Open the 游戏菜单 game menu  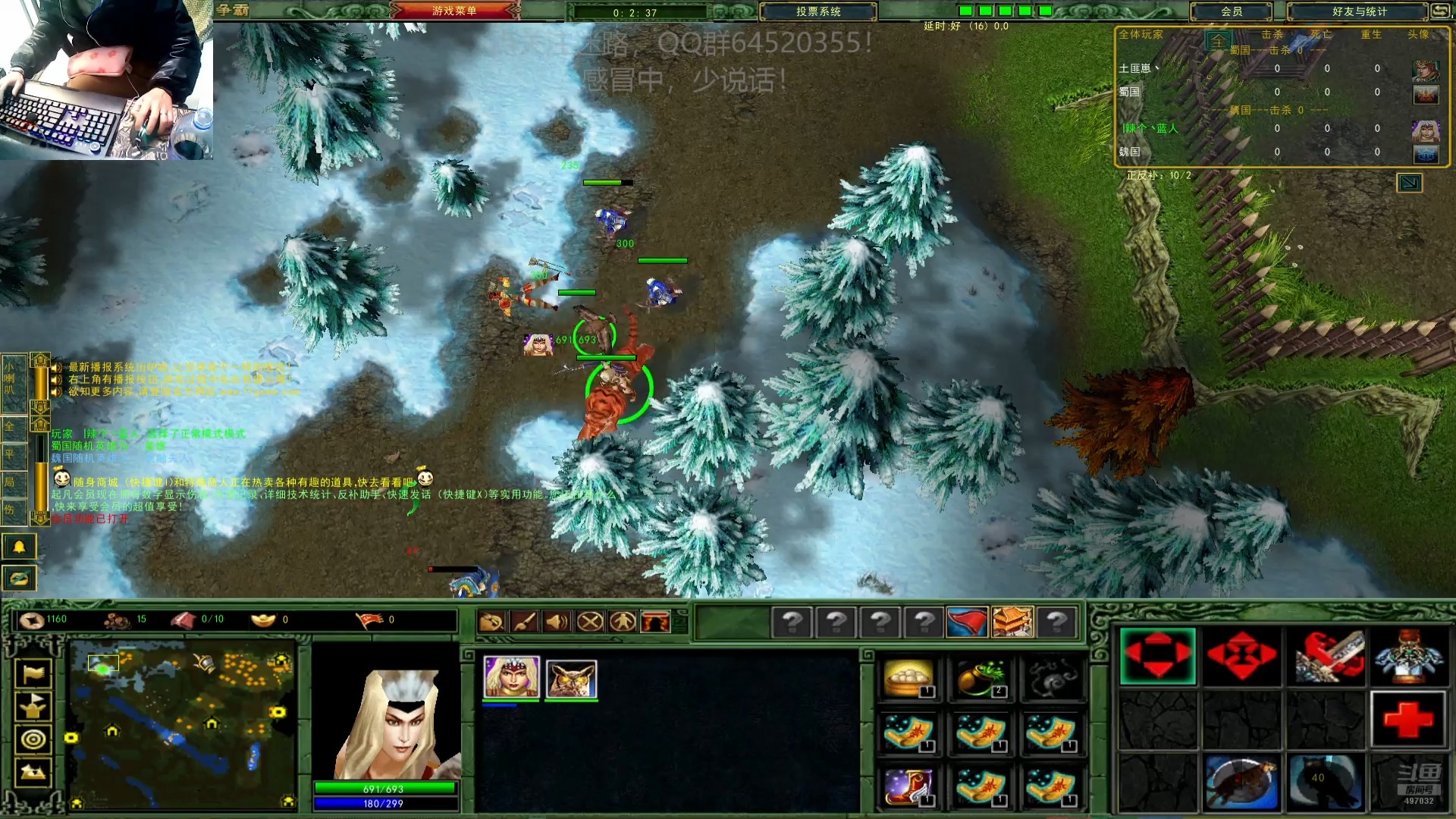454,11
